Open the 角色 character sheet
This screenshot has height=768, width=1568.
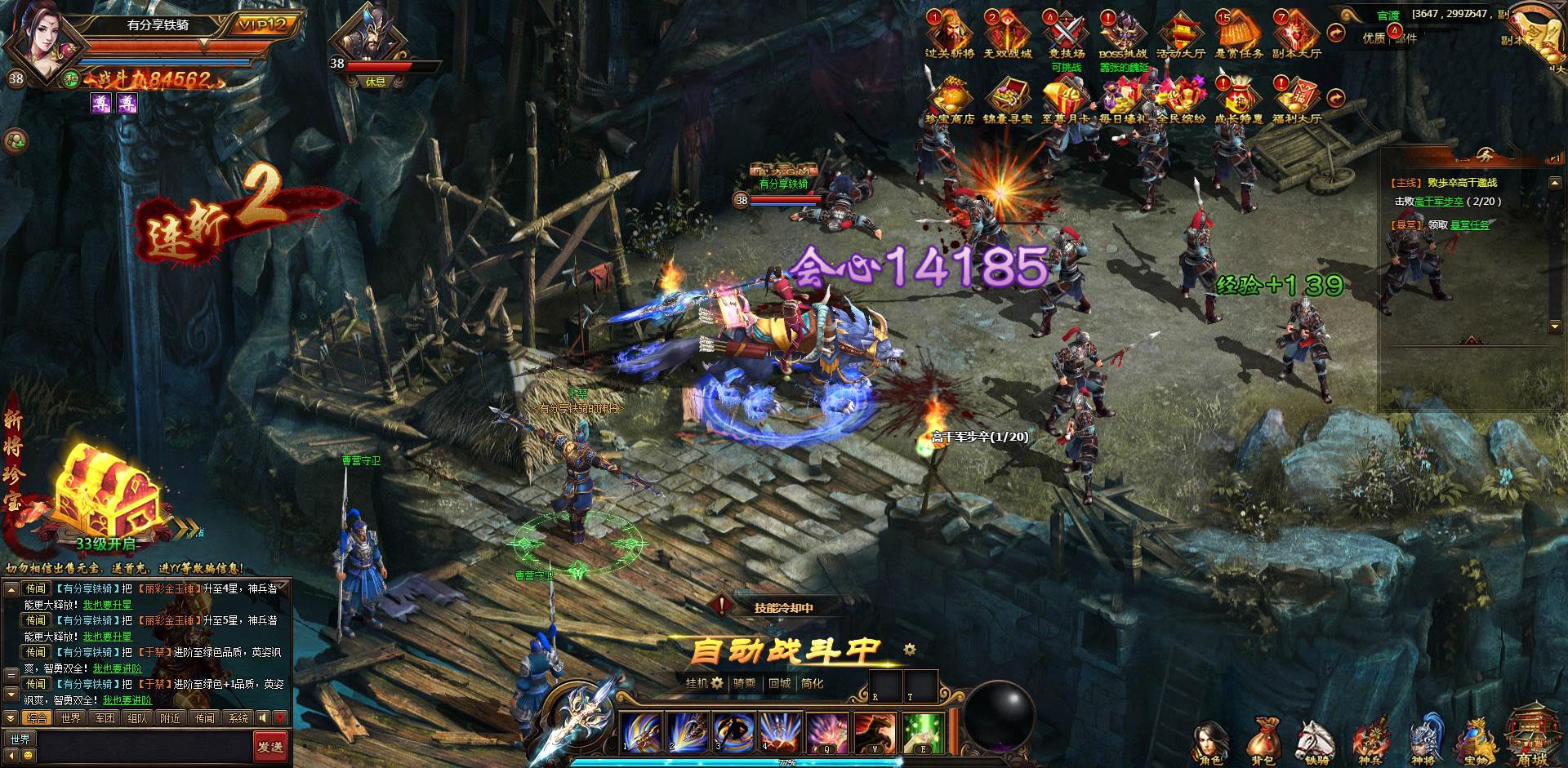tap(1211, 743)
